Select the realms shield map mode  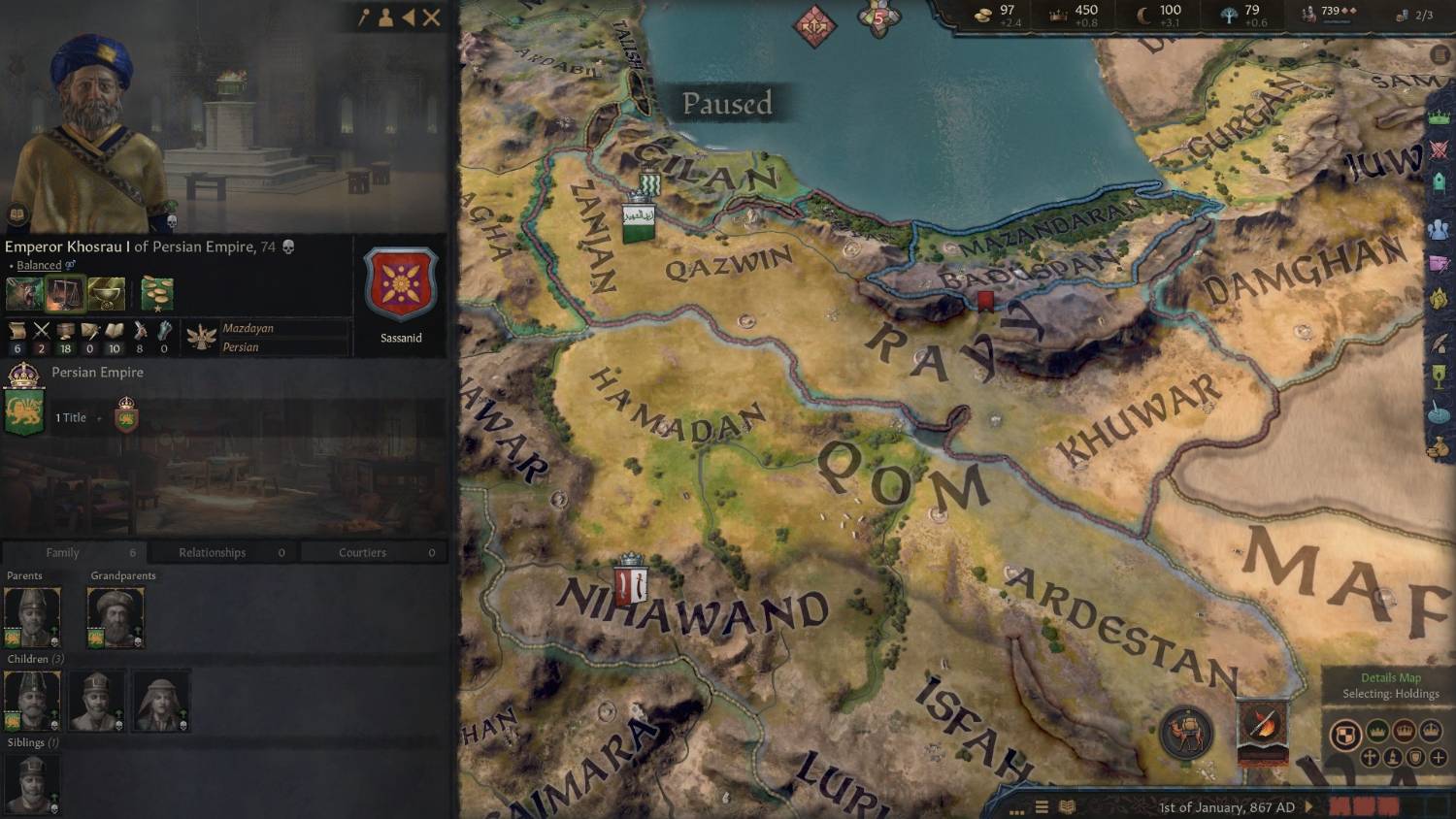tap(1343, 735)
